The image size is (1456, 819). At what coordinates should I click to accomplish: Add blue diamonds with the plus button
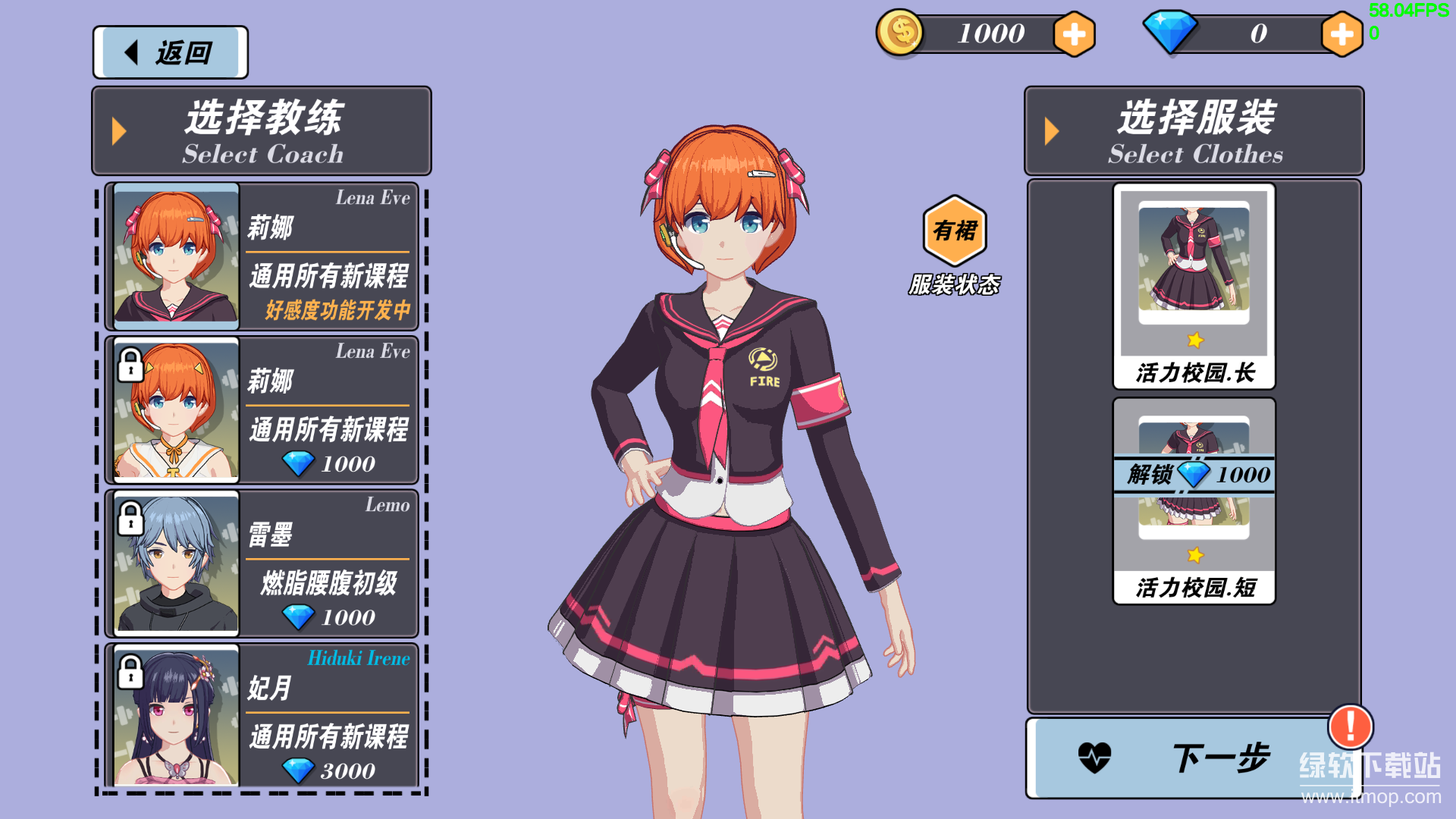click(x=1341, y=34)
